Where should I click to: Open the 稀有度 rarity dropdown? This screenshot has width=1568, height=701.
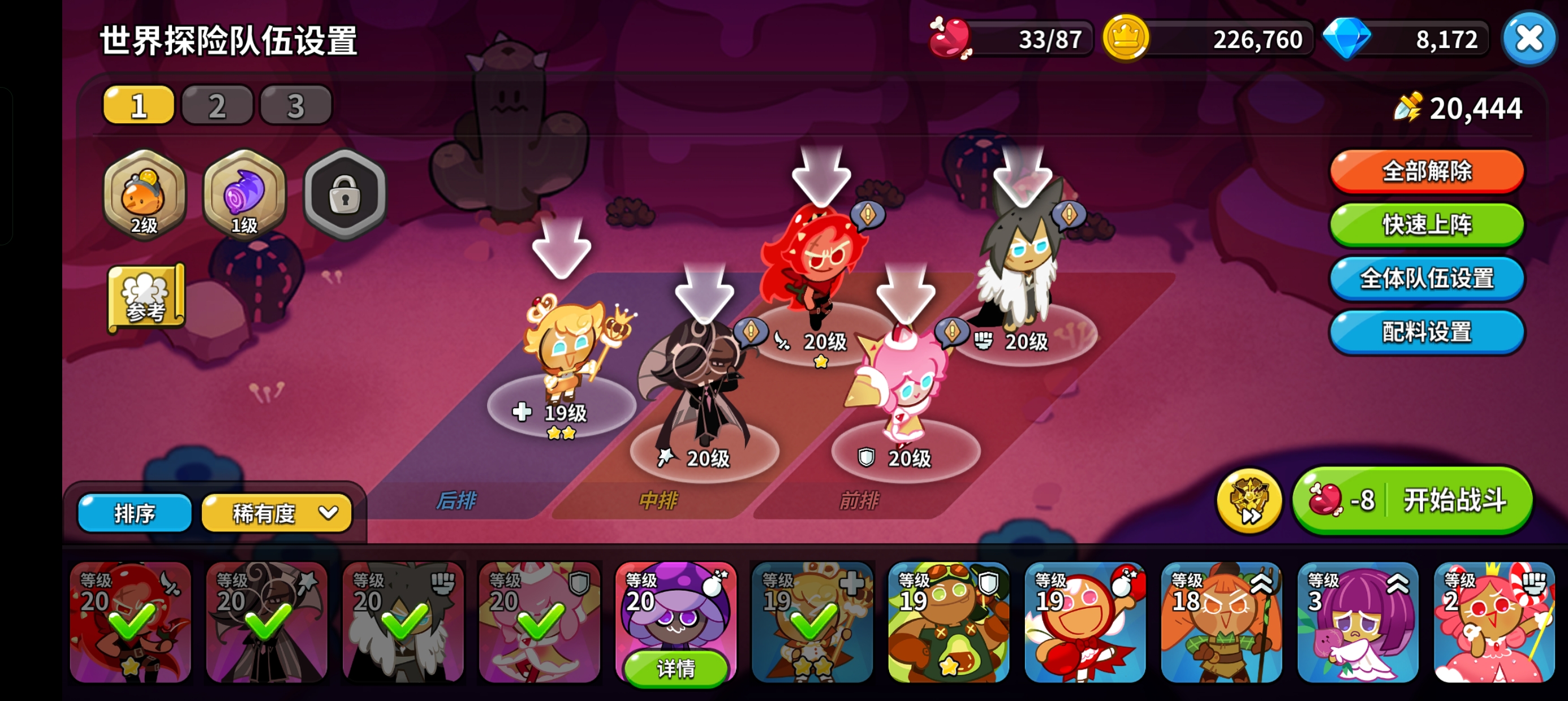tap(277, 513)
